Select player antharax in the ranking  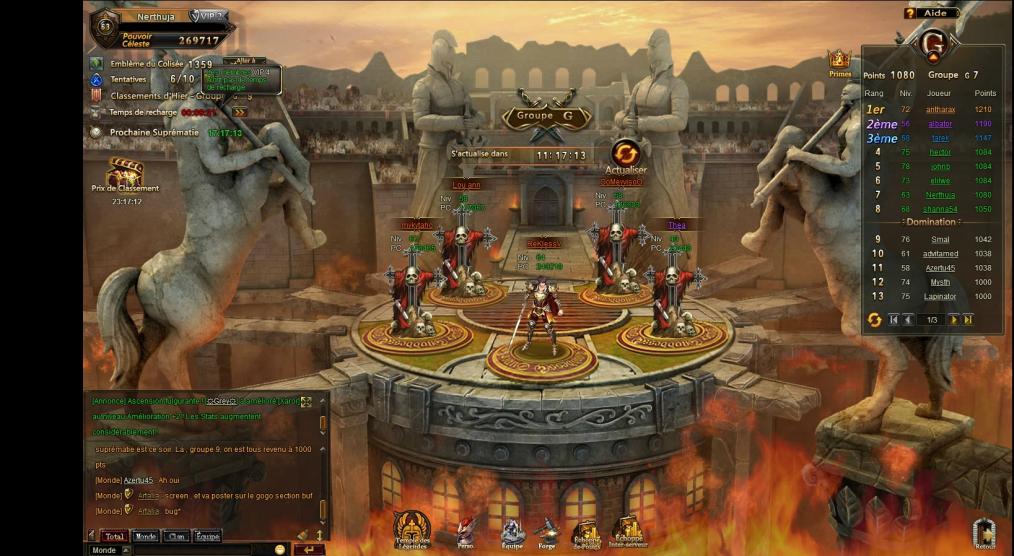point(940,109)
